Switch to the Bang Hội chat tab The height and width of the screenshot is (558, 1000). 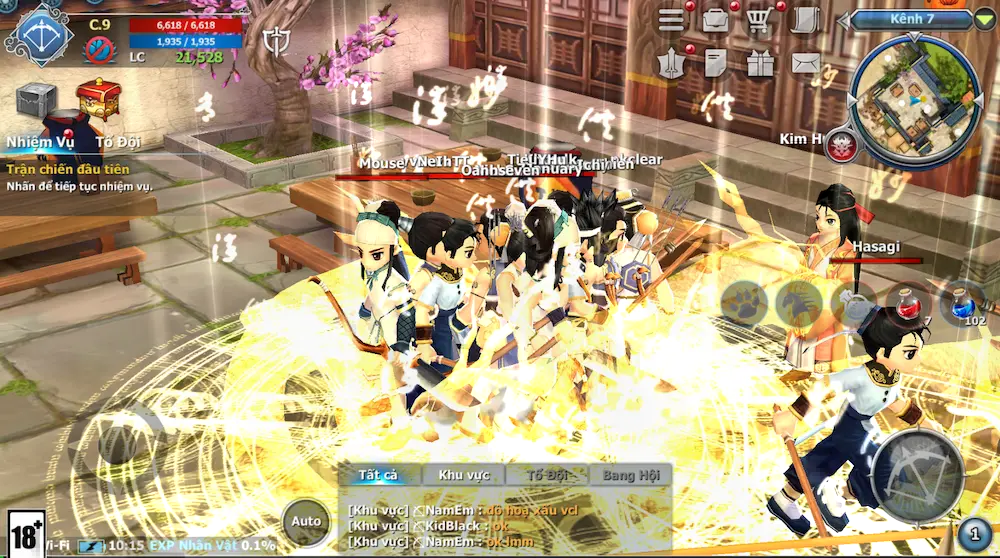(630, 475)
